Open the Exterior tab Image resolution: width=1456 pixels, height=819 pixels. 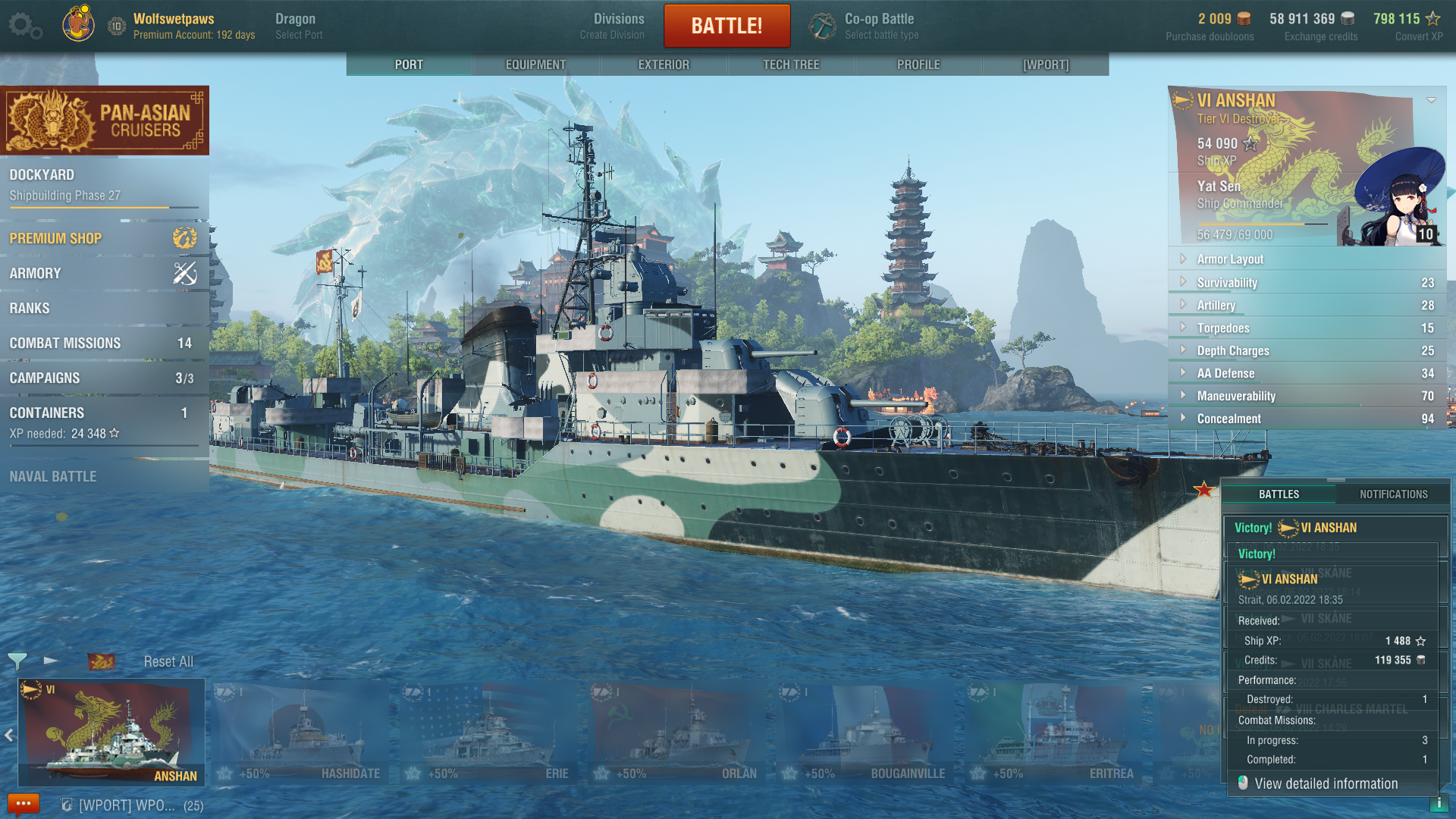tap(664, 64)
